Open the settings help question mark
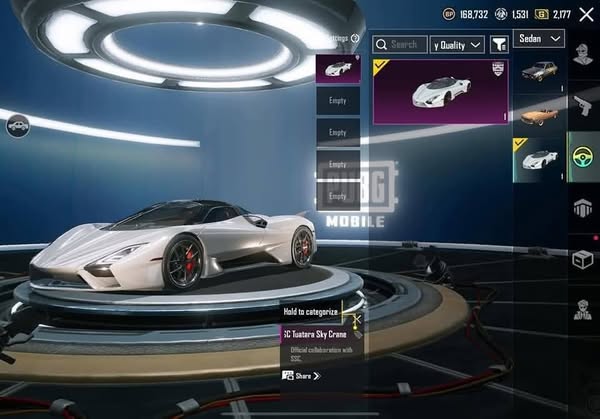The image size is (600, 419). click(355, 39)
